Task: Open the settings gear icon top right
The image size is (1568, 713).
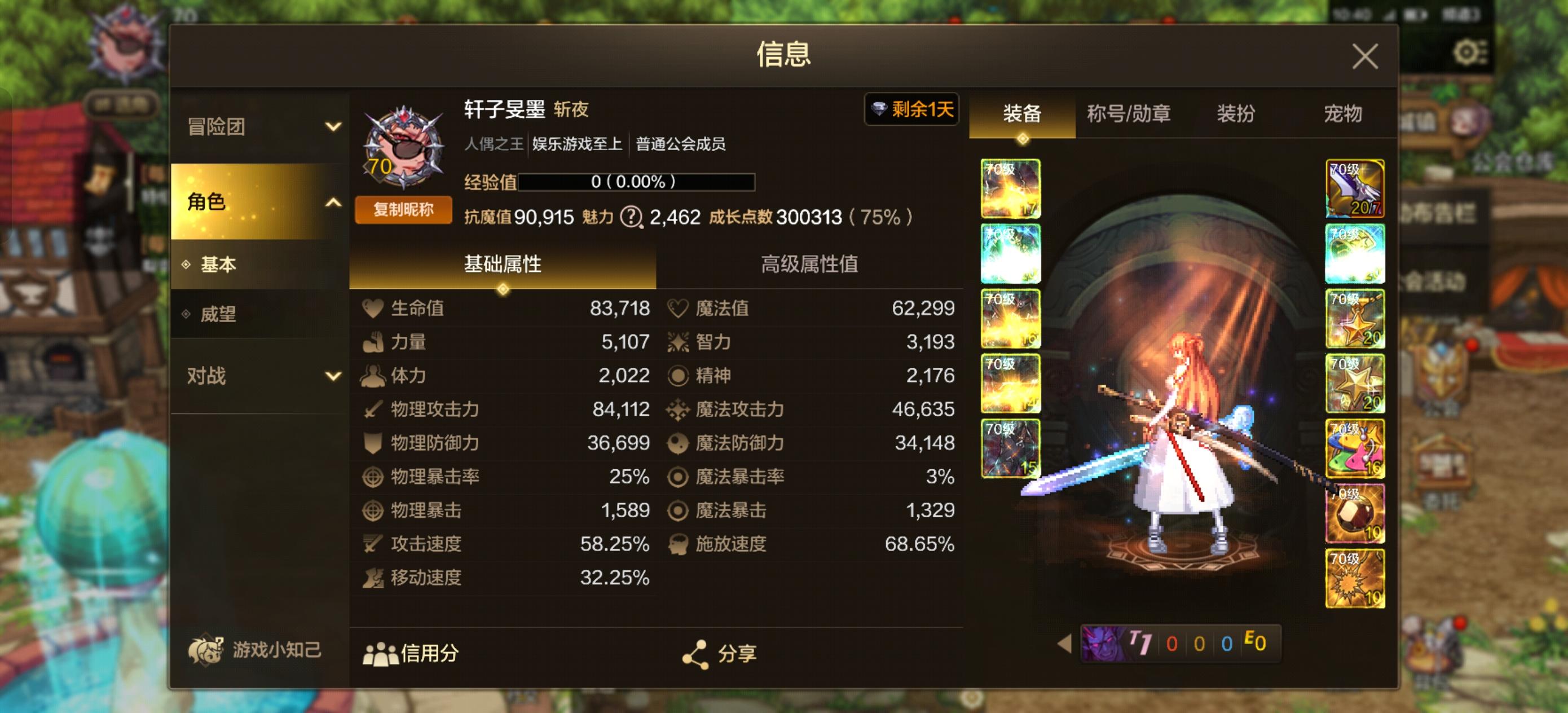Action: pyautogui.click(x=1468, y=53)
